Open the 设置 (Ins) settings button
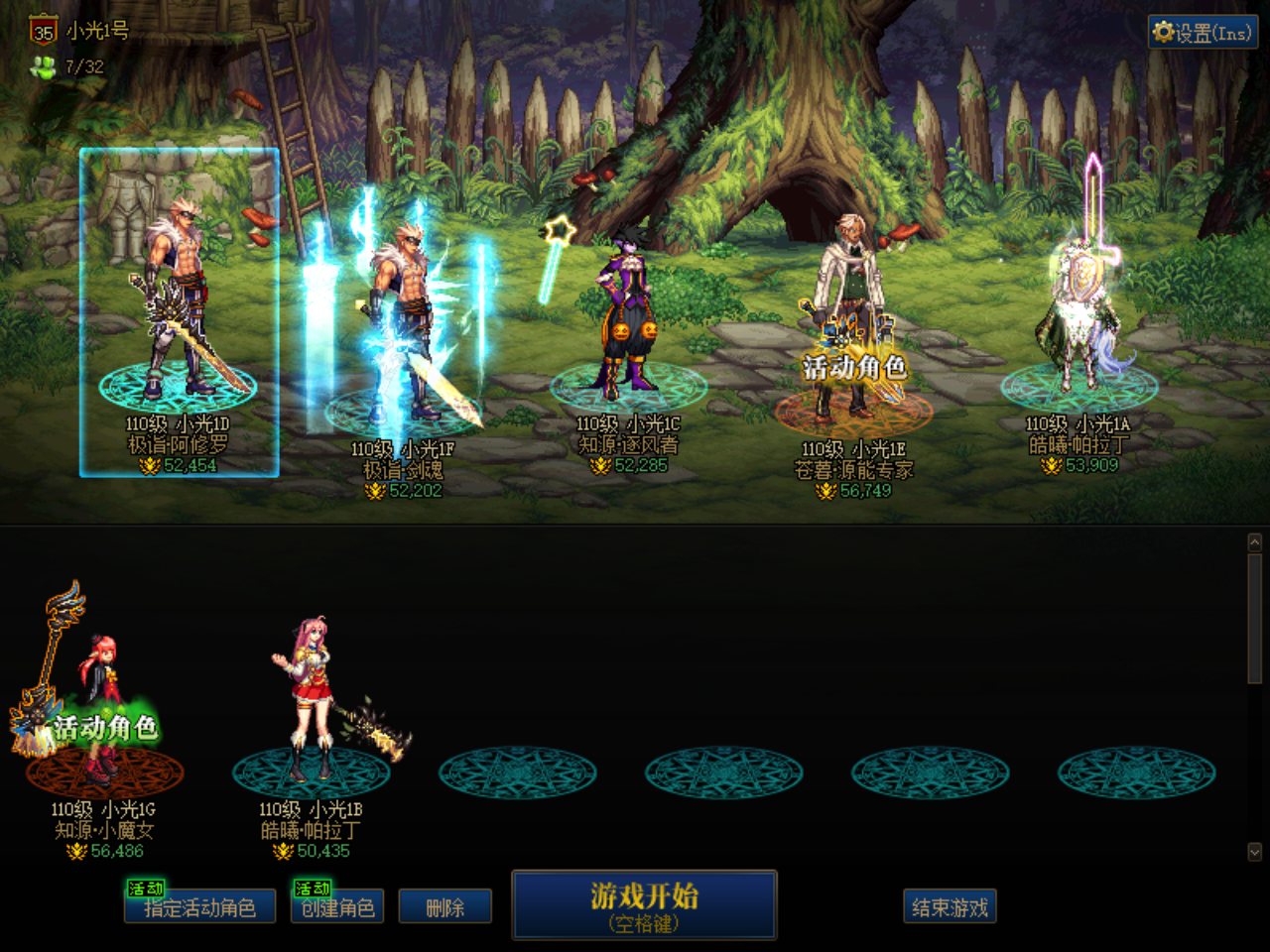Viewport: 1270px width, 952px height. click(1203, 33)
